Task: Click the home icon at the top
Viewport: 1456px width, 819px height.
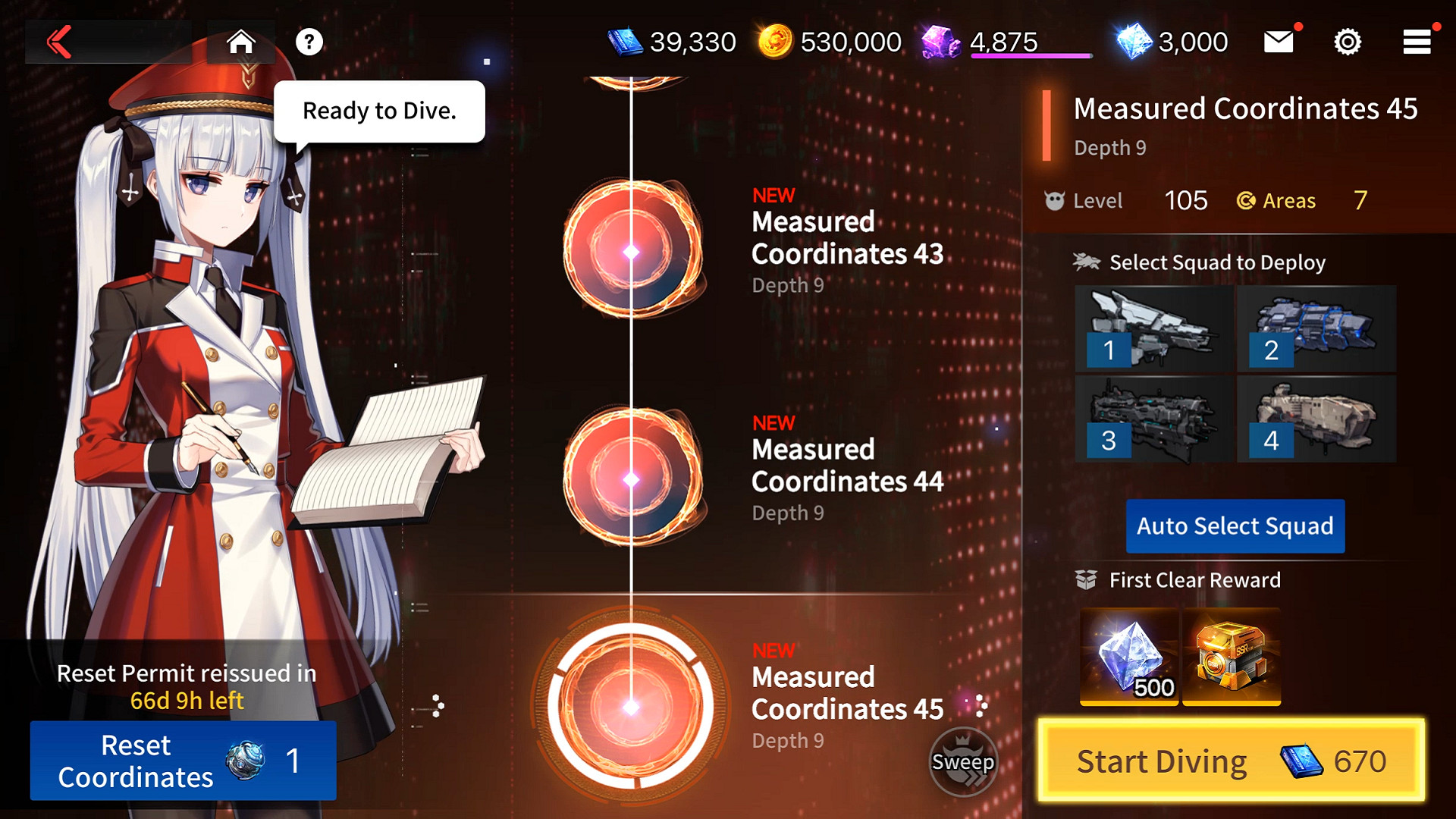Action: 241,42
